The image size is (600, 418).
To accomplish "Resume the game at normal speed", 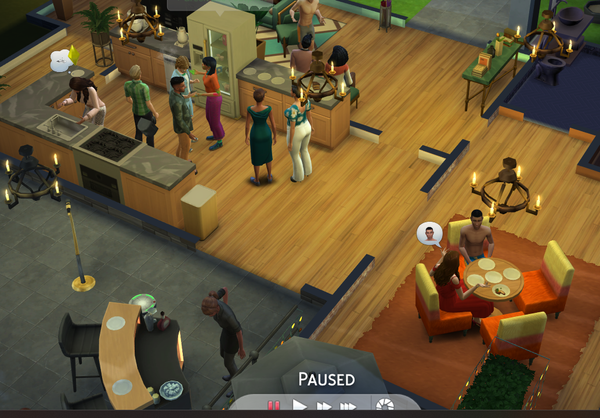I will (x=299, y=406).
